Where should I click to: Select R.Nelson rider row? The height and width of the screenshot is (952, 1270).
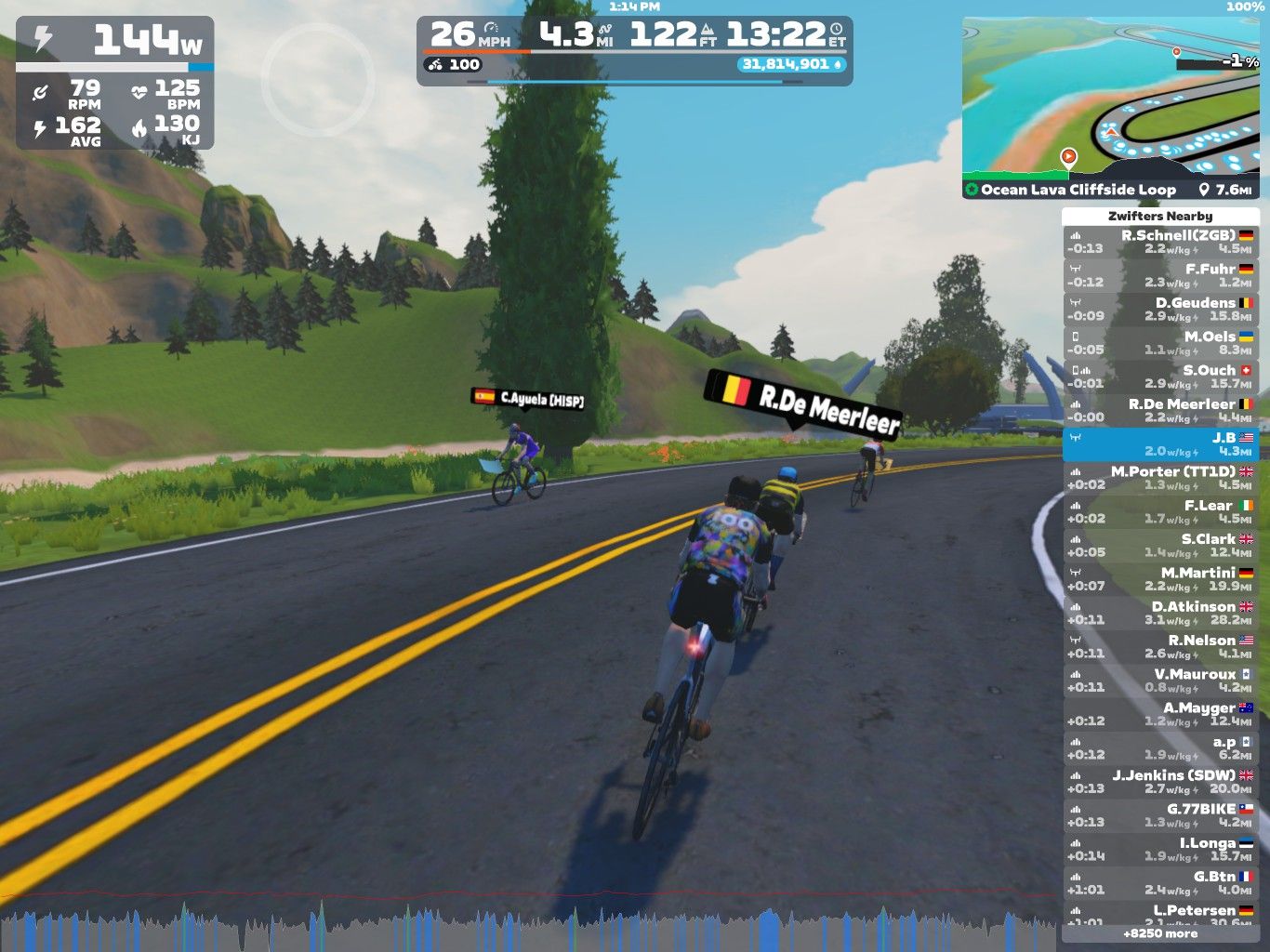(1160, 647)
